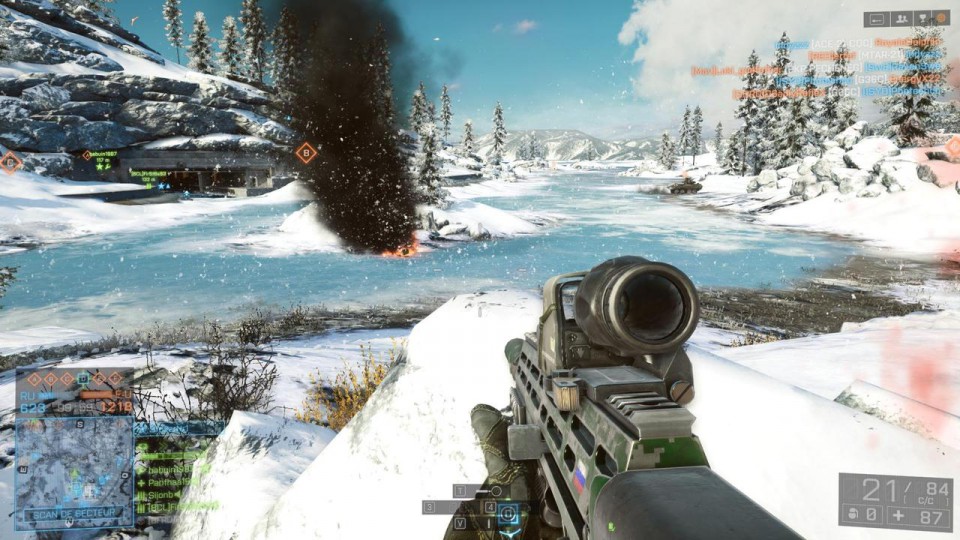Click the orange B objective marker near the smoke

tap(306, 153)
